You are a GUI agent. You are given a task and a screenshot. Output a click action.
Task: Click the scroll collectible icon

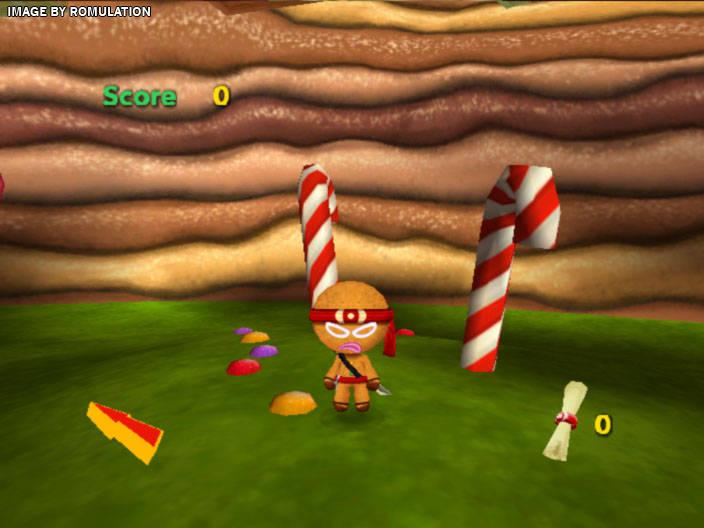coord(564,421)
